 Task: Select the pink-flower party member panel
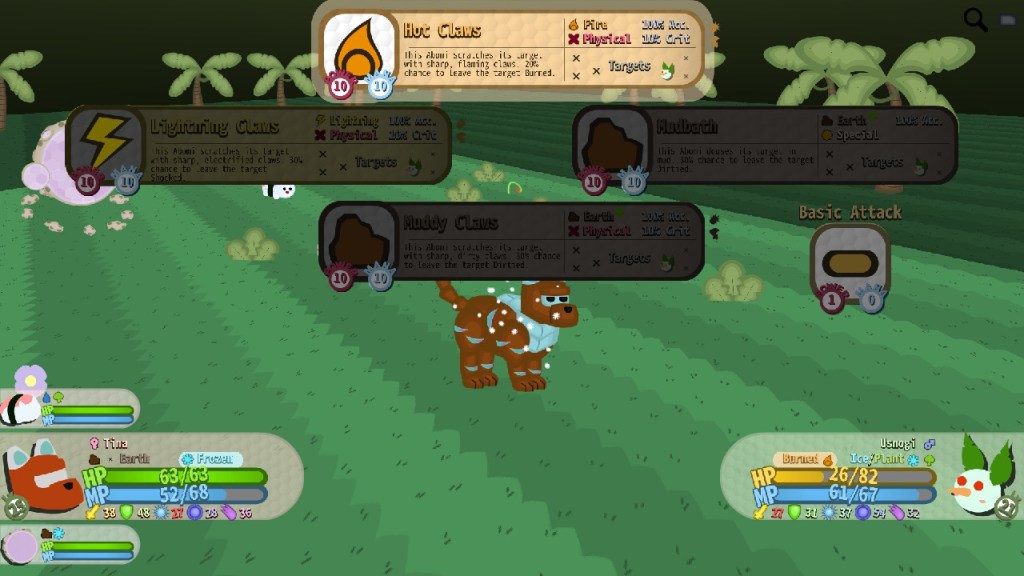pyautogui.click(x=68, y=407)
